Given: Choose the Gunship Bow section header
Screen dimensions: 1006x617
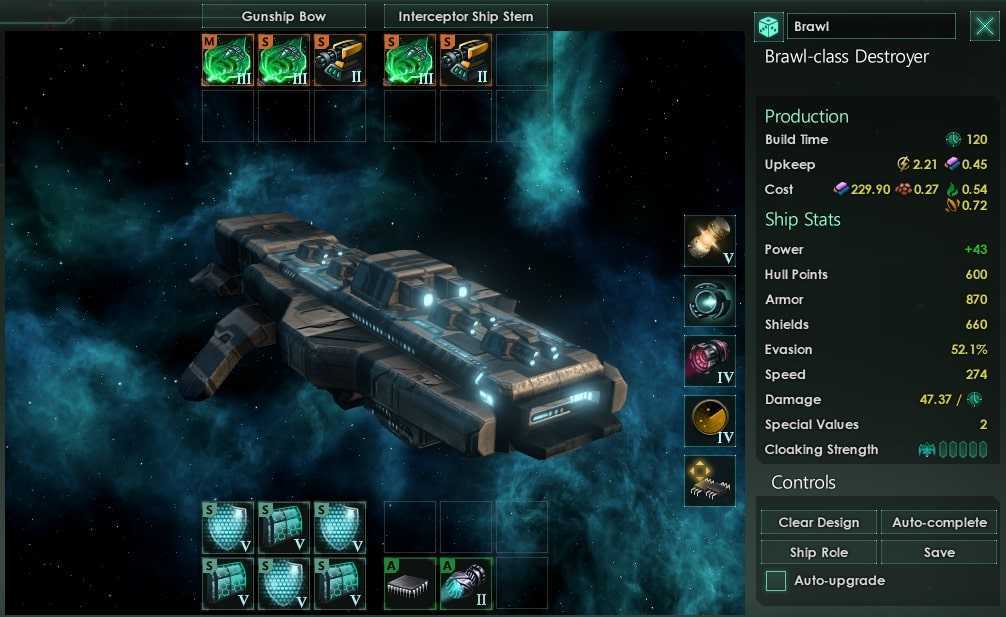Looking at the screenshot, I should (x=283, y=16).
